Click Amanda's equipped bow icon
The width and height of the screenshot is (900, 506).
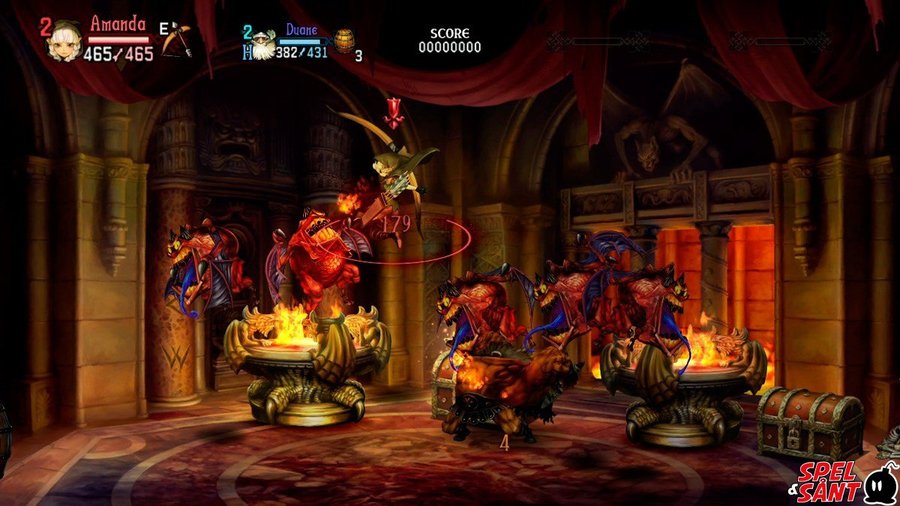click(177, 39)
